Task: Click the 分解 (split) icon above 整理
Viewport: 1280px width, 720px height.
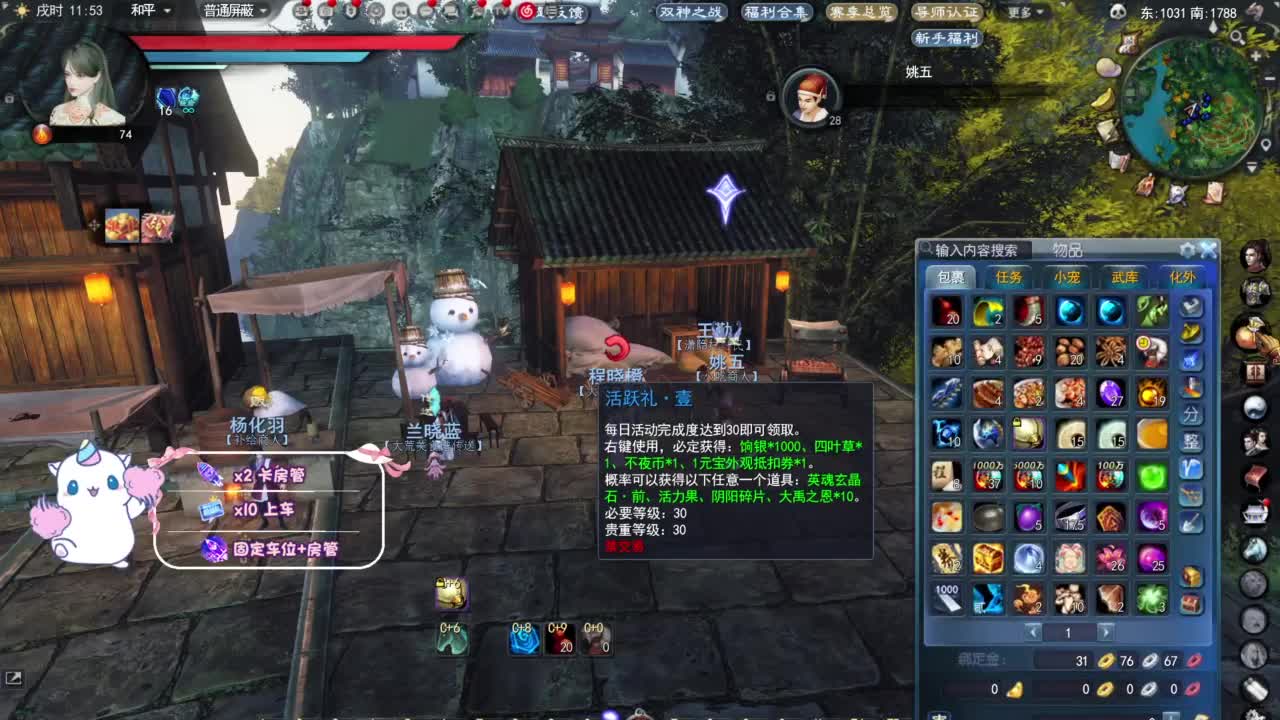Action: tap(1192, 412)
